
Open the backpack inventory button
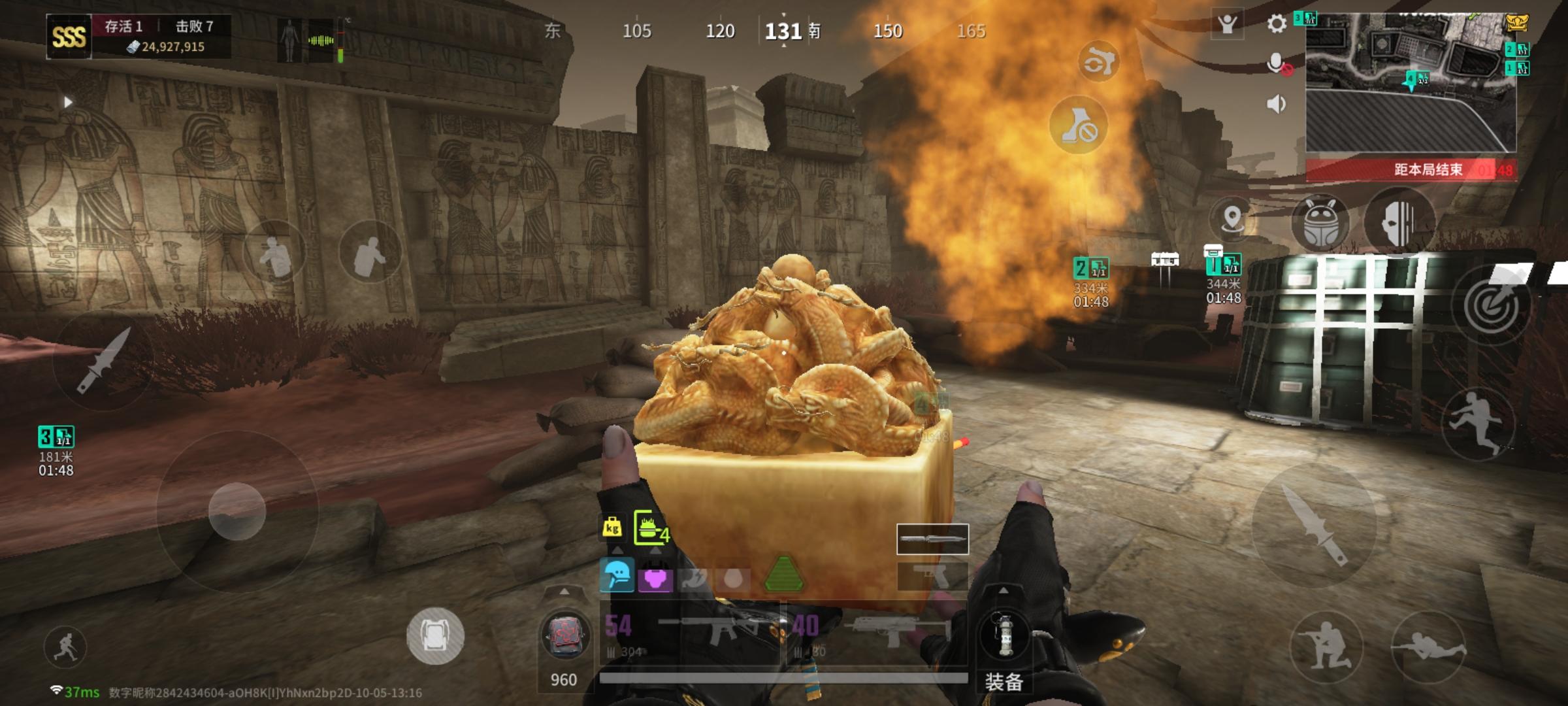[435, 635]
